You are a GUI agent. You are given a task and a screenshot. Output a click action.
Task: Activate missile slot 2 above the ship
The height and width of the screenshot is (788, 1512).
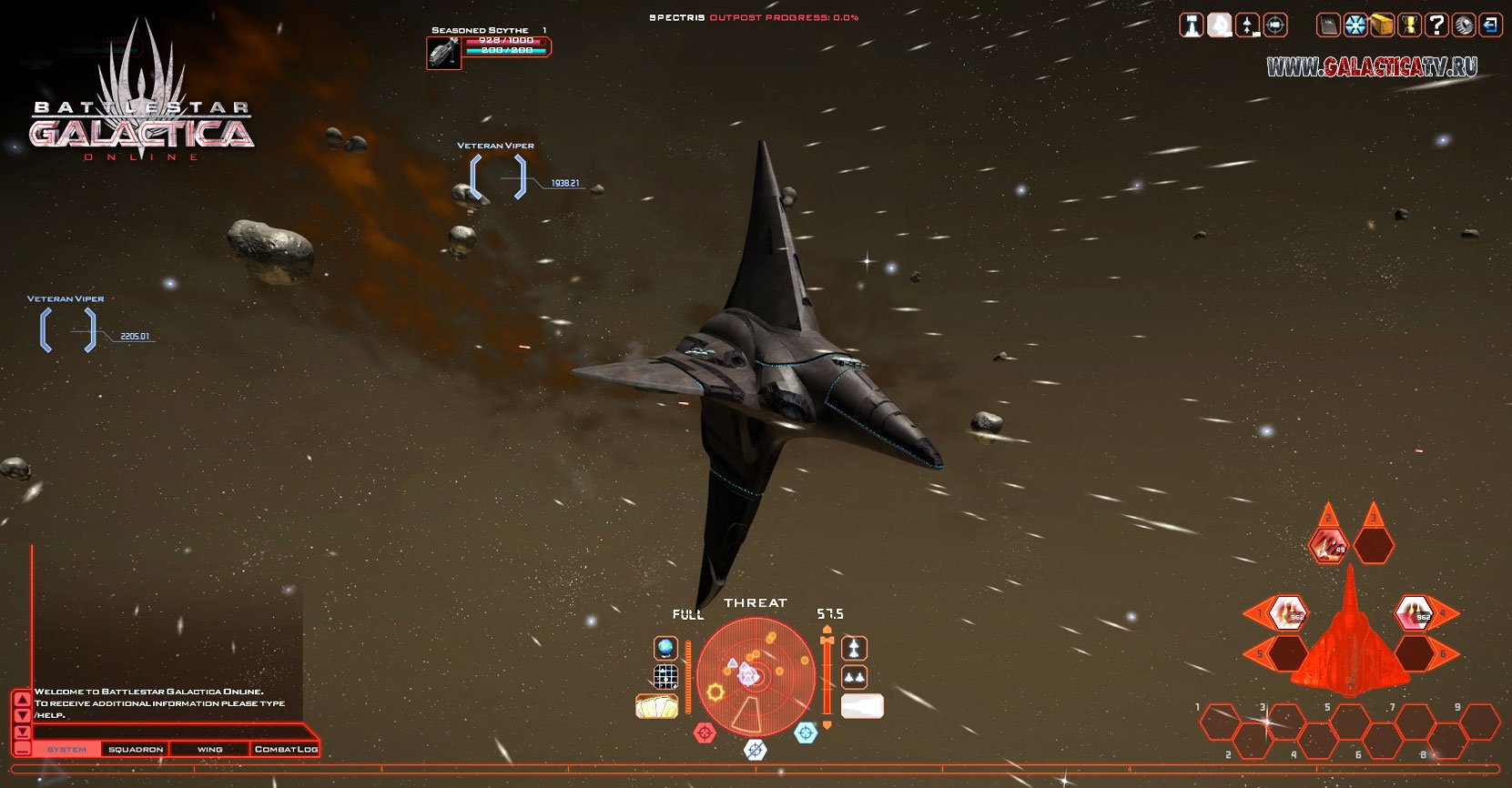coord(1329,545)
